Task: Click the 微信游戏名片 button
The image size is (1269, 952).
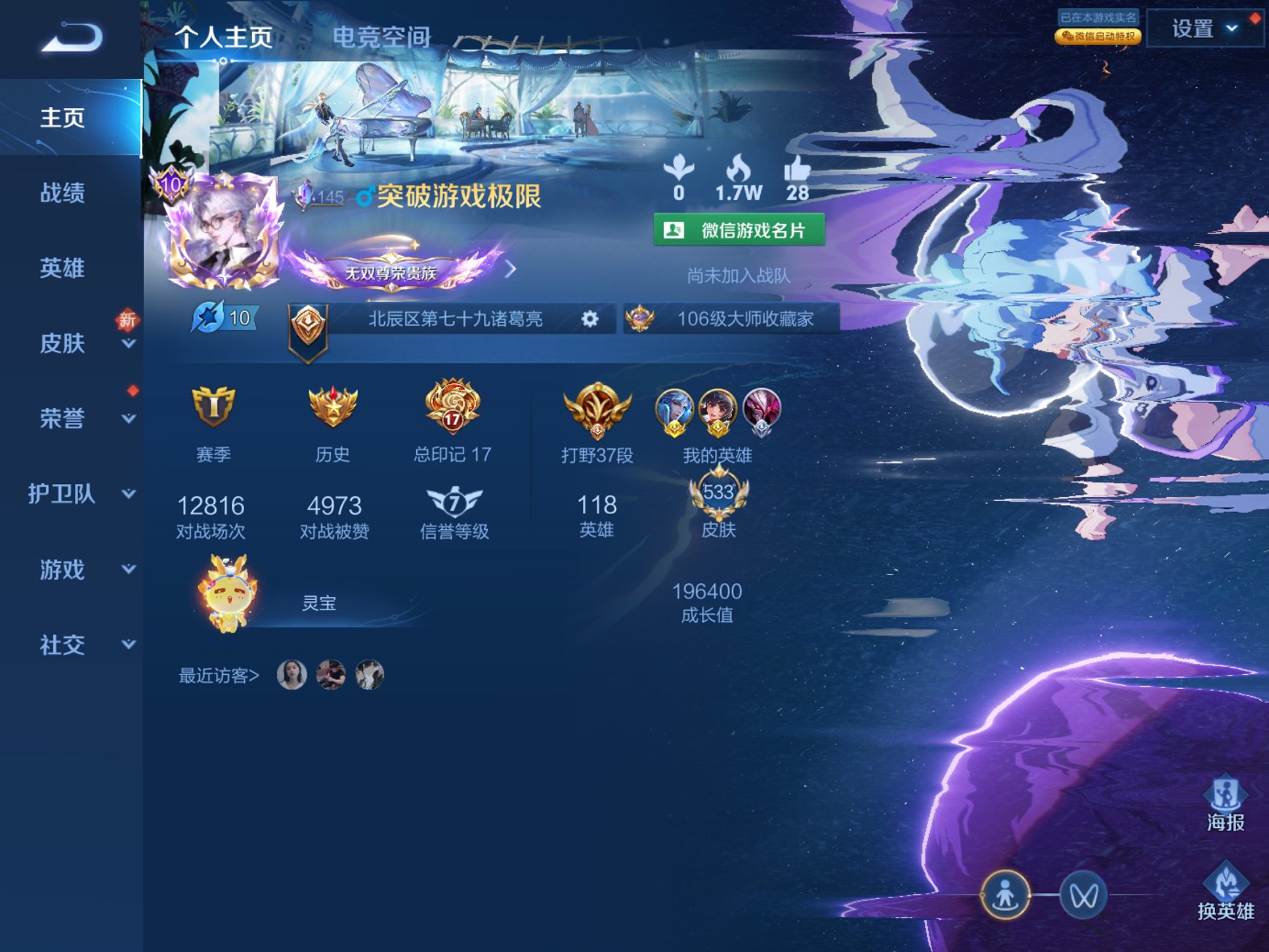Action: (x=739, y=228)
